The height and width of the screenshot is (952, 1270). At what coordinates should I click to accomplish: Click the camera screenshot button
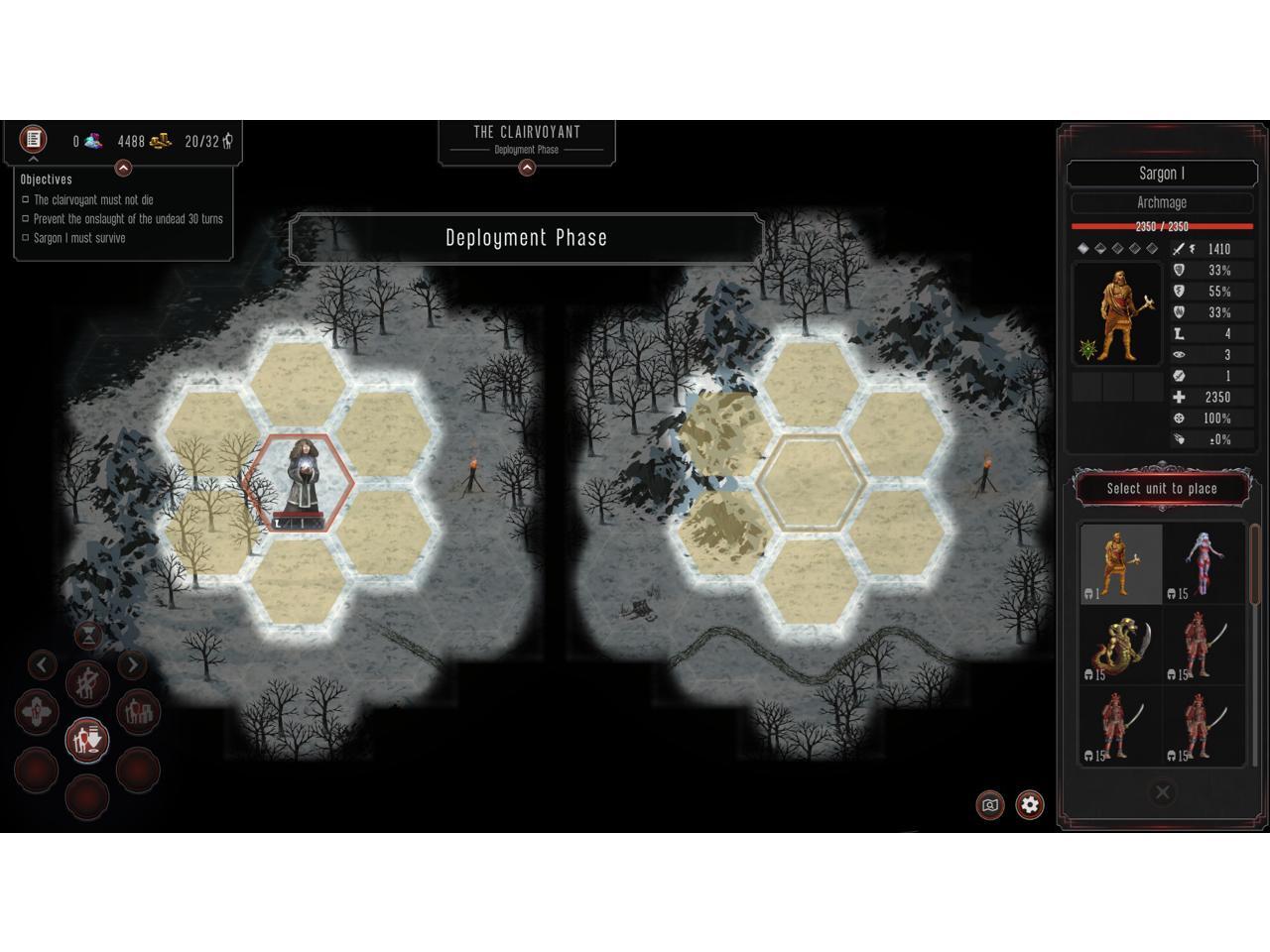point(989,804)
